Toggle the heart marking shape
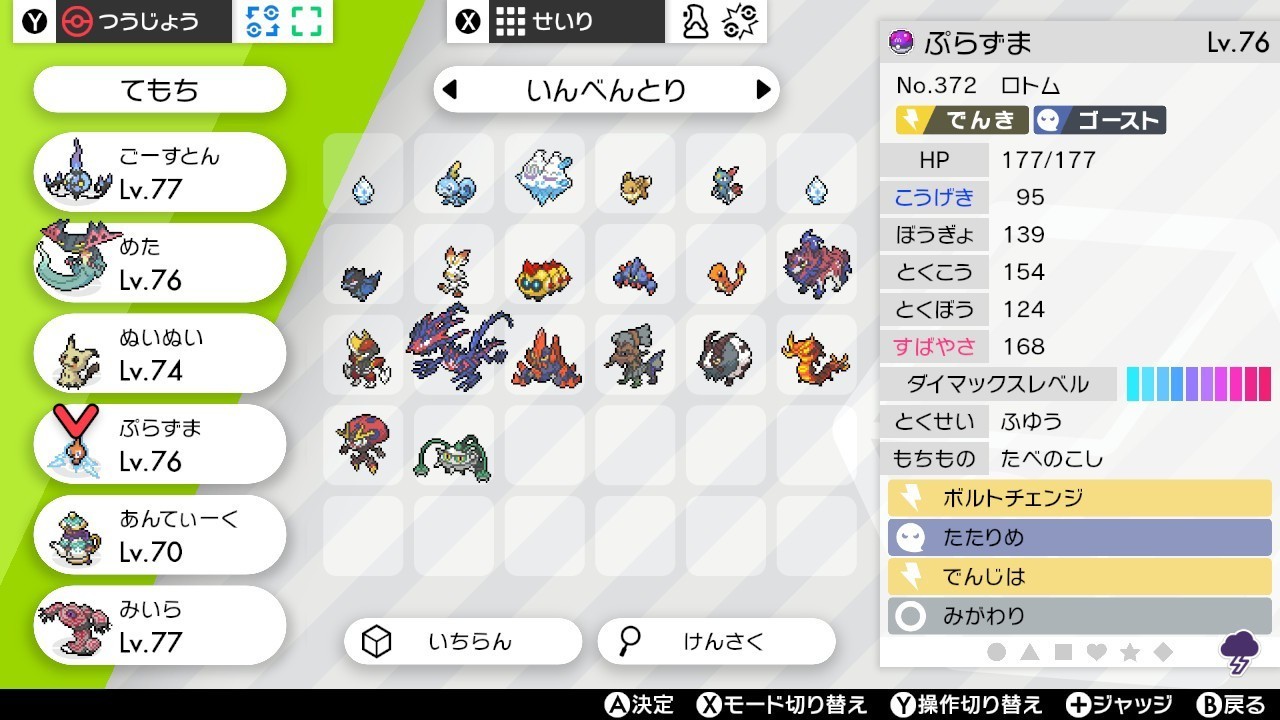 (1097, 651)
